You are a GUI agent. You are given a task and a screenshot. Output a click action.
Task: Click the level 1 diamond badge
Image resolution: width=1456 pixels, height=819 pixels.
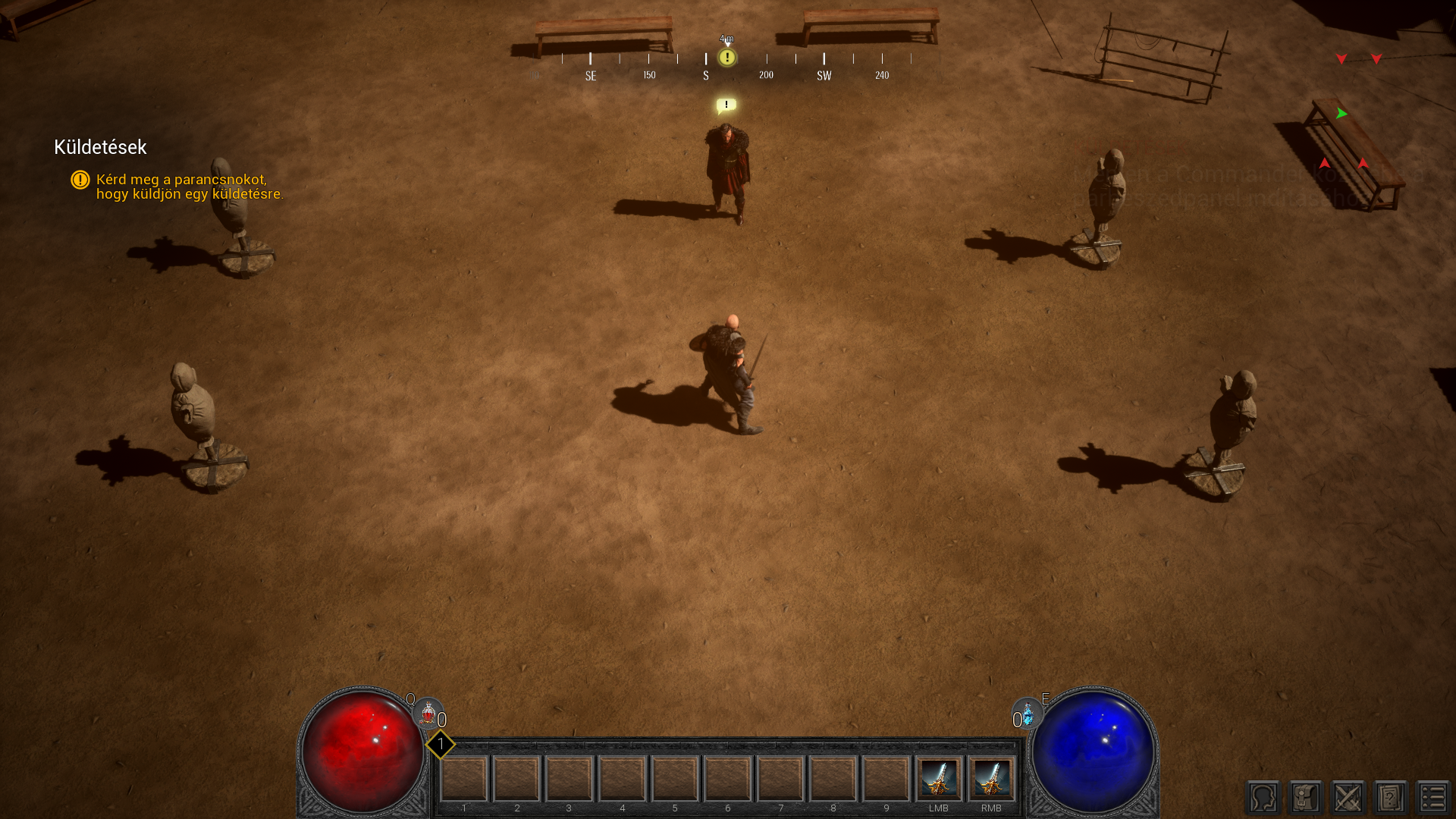pyautogui.click(x=440, y=745)
